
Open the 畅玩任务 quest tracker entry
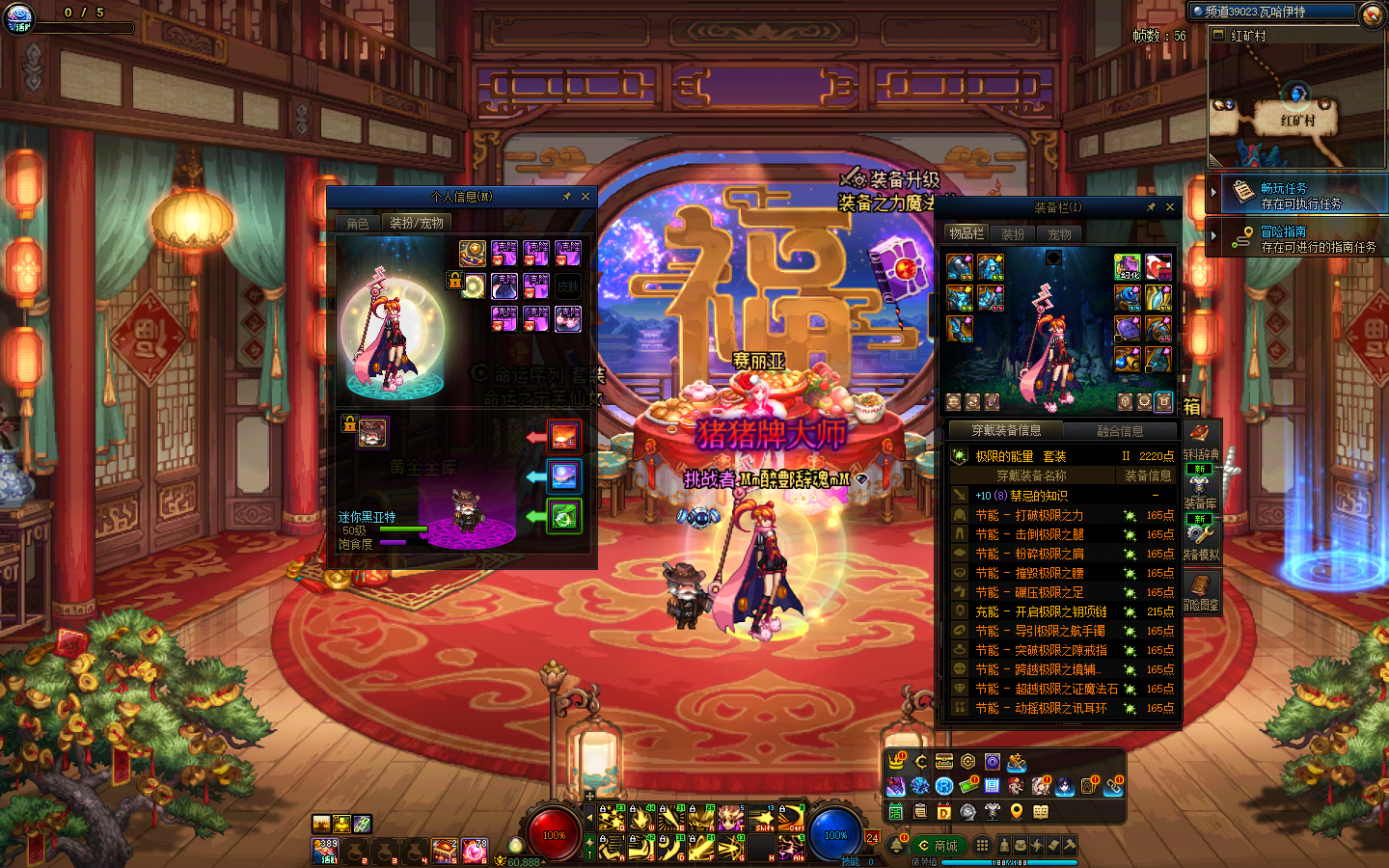coord(1297,196)
